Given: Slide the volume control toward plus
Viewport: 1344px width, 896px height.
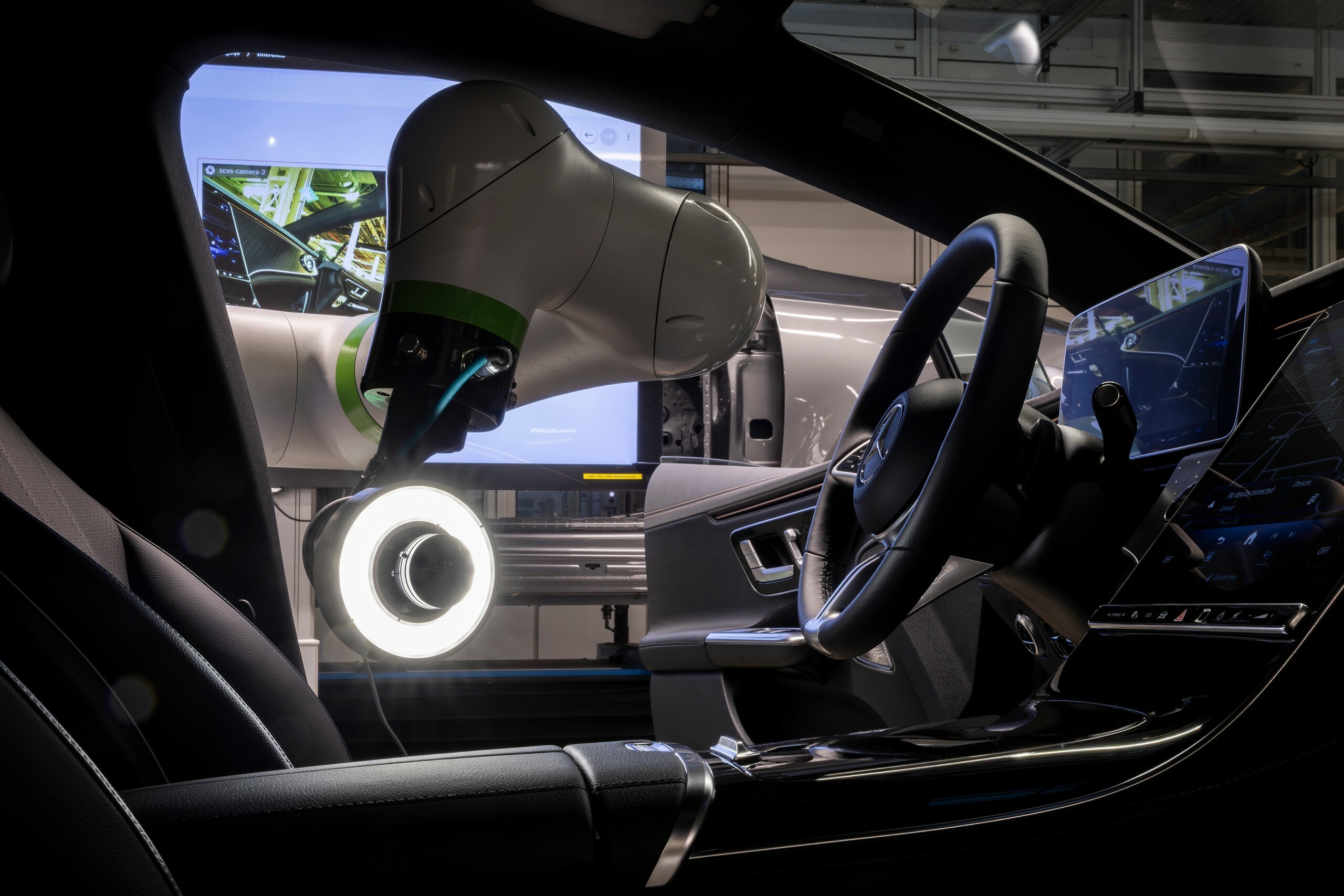Looking at the screenshot, I should point(1272,617).
